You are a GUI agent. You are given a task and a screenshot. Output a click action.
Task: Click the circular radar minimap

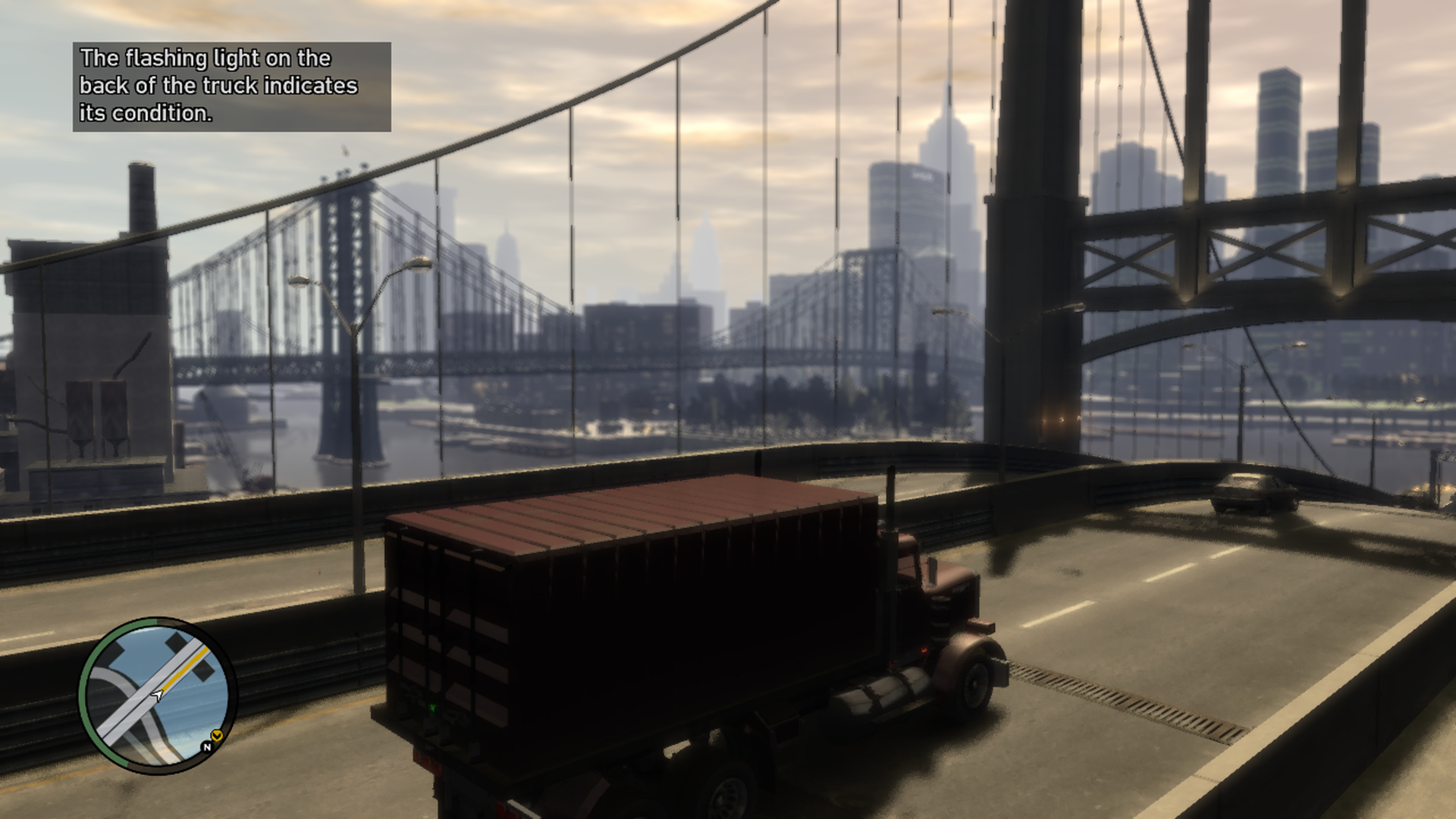pos(158,696)
